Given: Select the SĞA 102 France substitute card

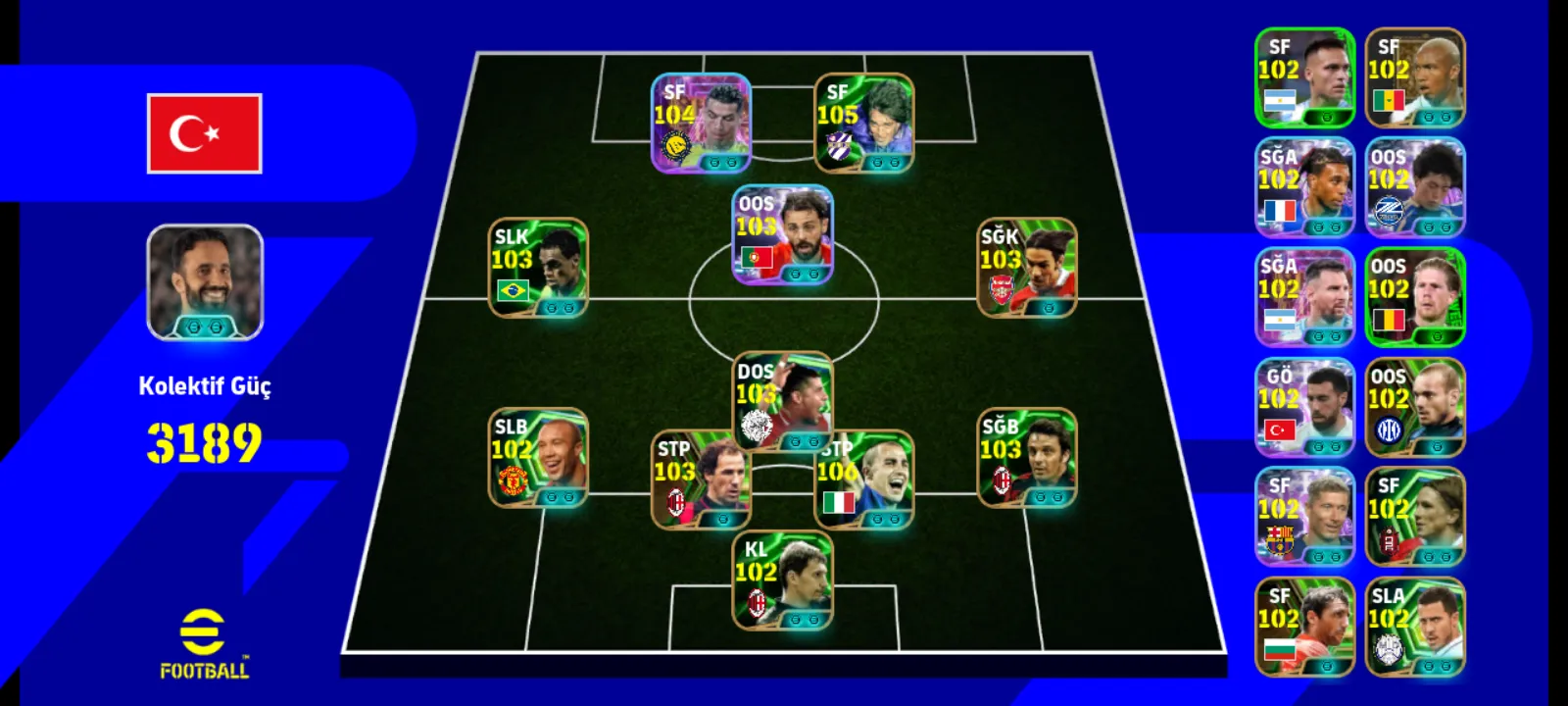Looking at the screenshot, I should pos(1304,187).
